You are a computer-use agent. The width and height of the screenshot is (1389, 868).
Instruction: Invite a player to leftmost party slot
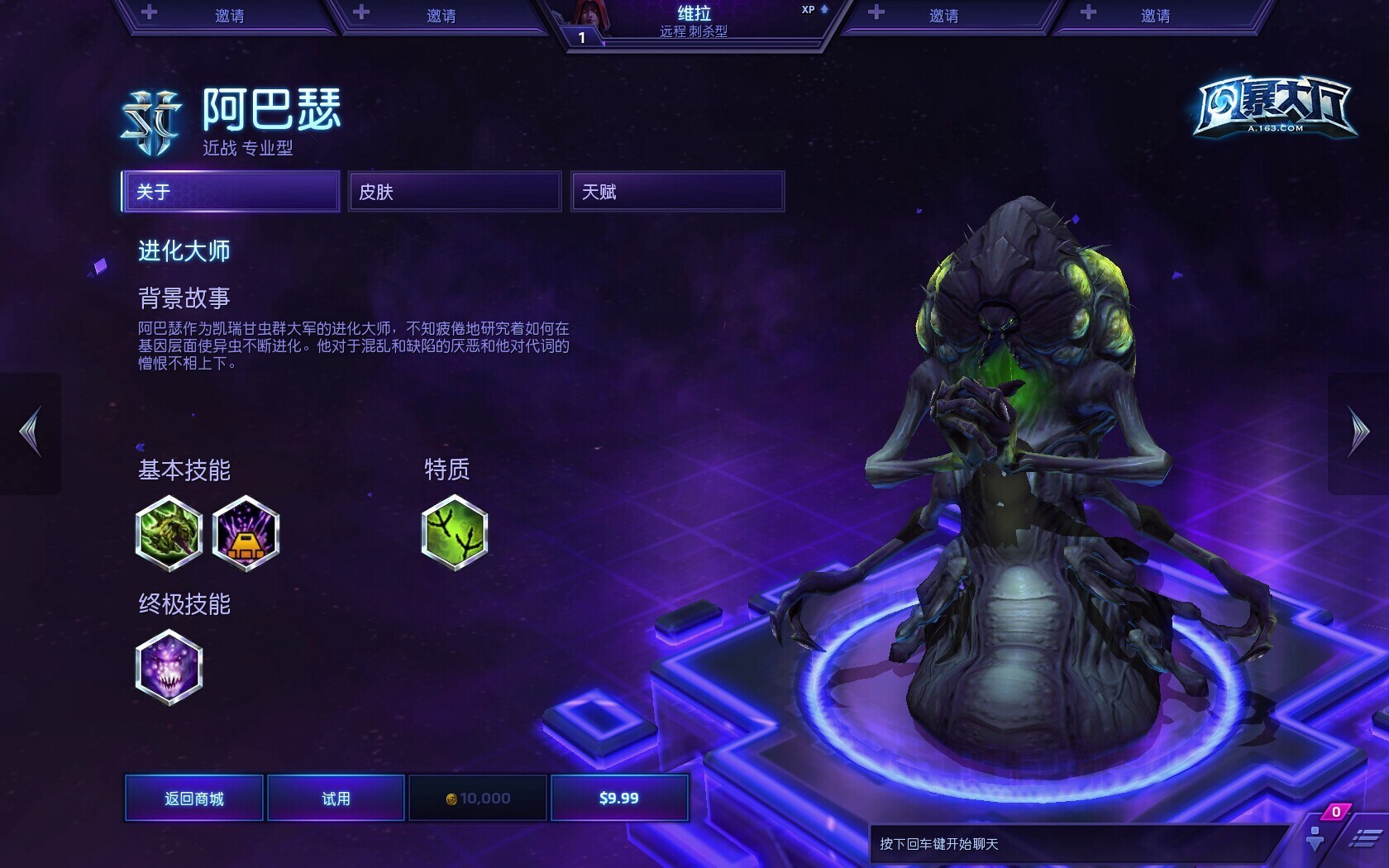[x=227, y=16]
